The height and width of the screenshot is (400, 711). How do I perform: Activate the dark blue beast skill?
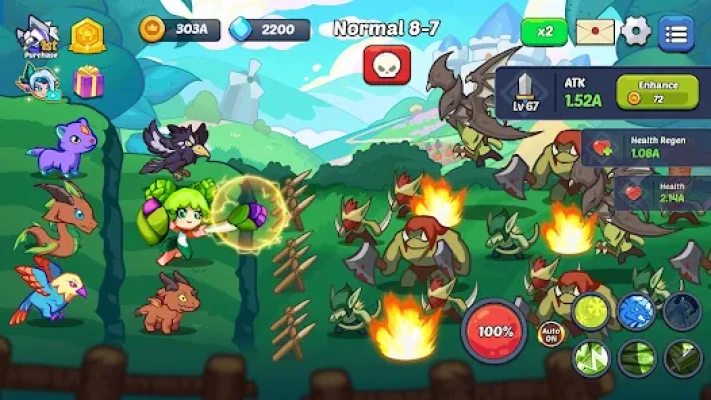tap(682, 312)
